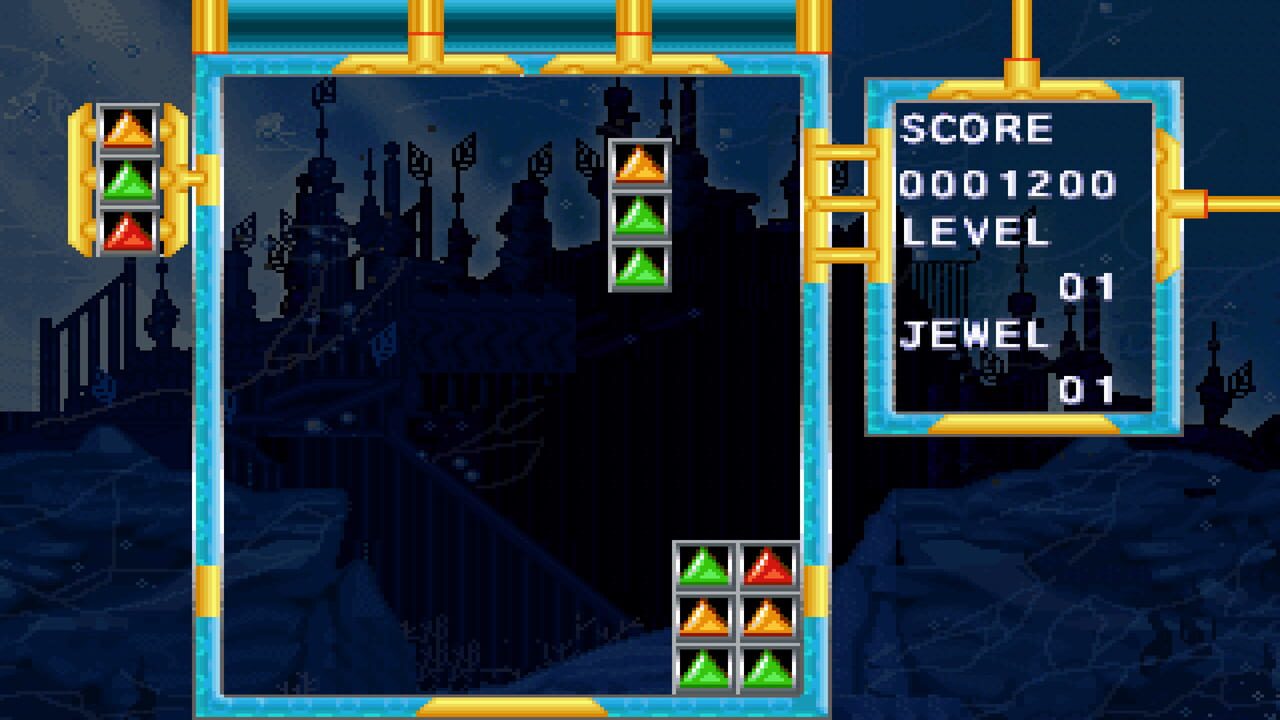Click the LEVEL label
Viewport: 1280px width, 720px height.
pos(975,232)
